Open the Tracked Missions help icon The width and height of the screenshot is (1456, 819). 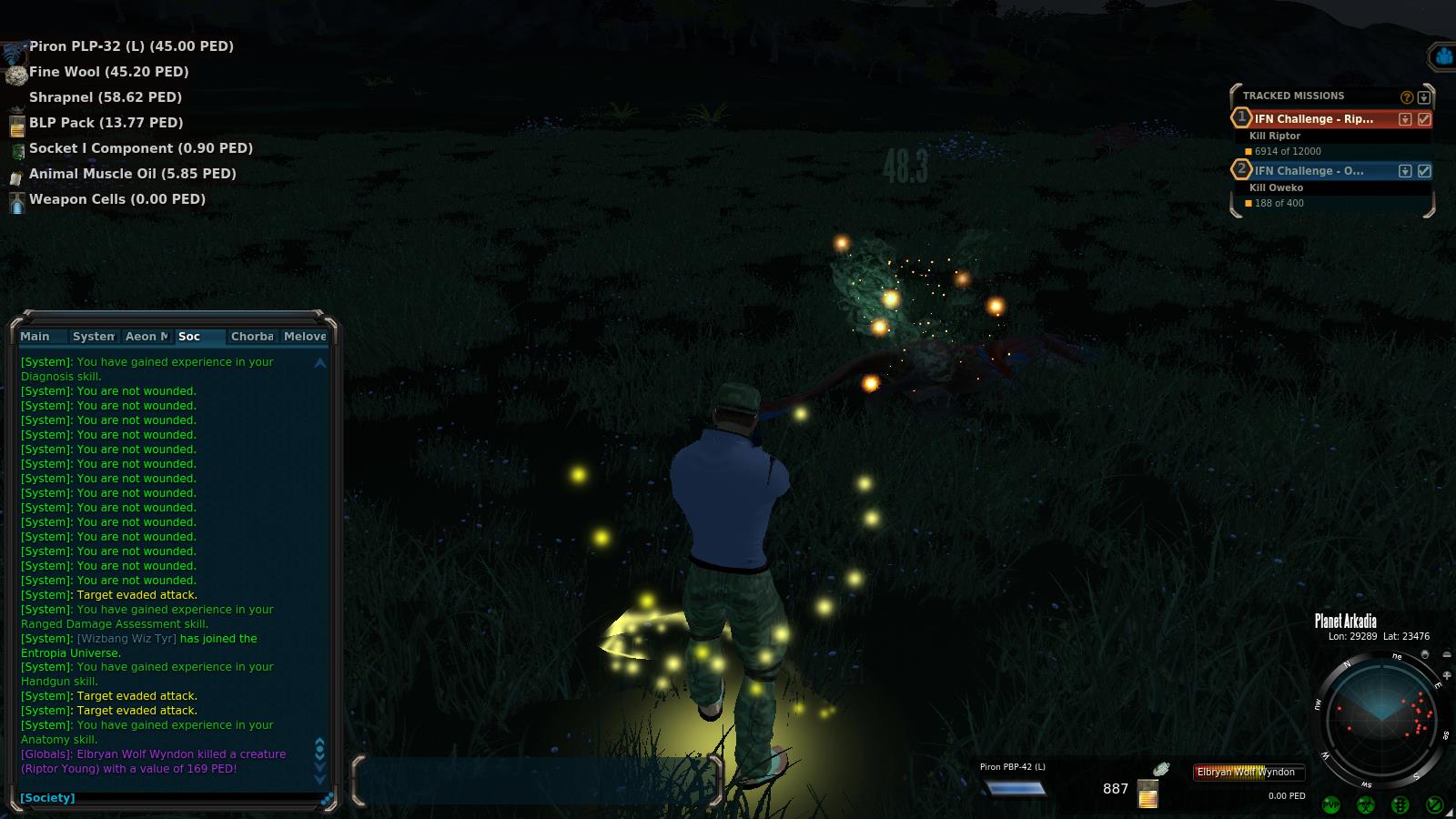[1407, 96]
